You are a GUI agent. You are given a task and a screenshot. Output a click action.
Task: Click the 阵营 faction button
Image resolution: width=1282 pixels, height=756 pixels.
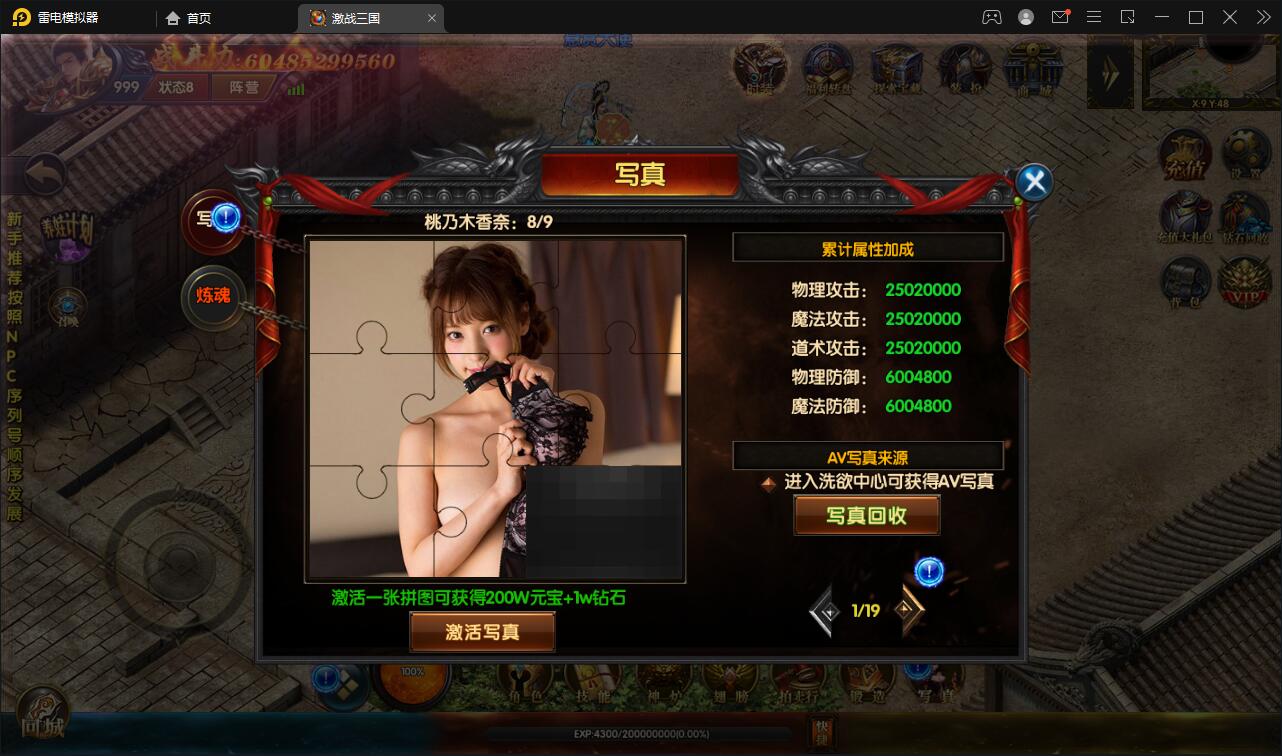244,88
